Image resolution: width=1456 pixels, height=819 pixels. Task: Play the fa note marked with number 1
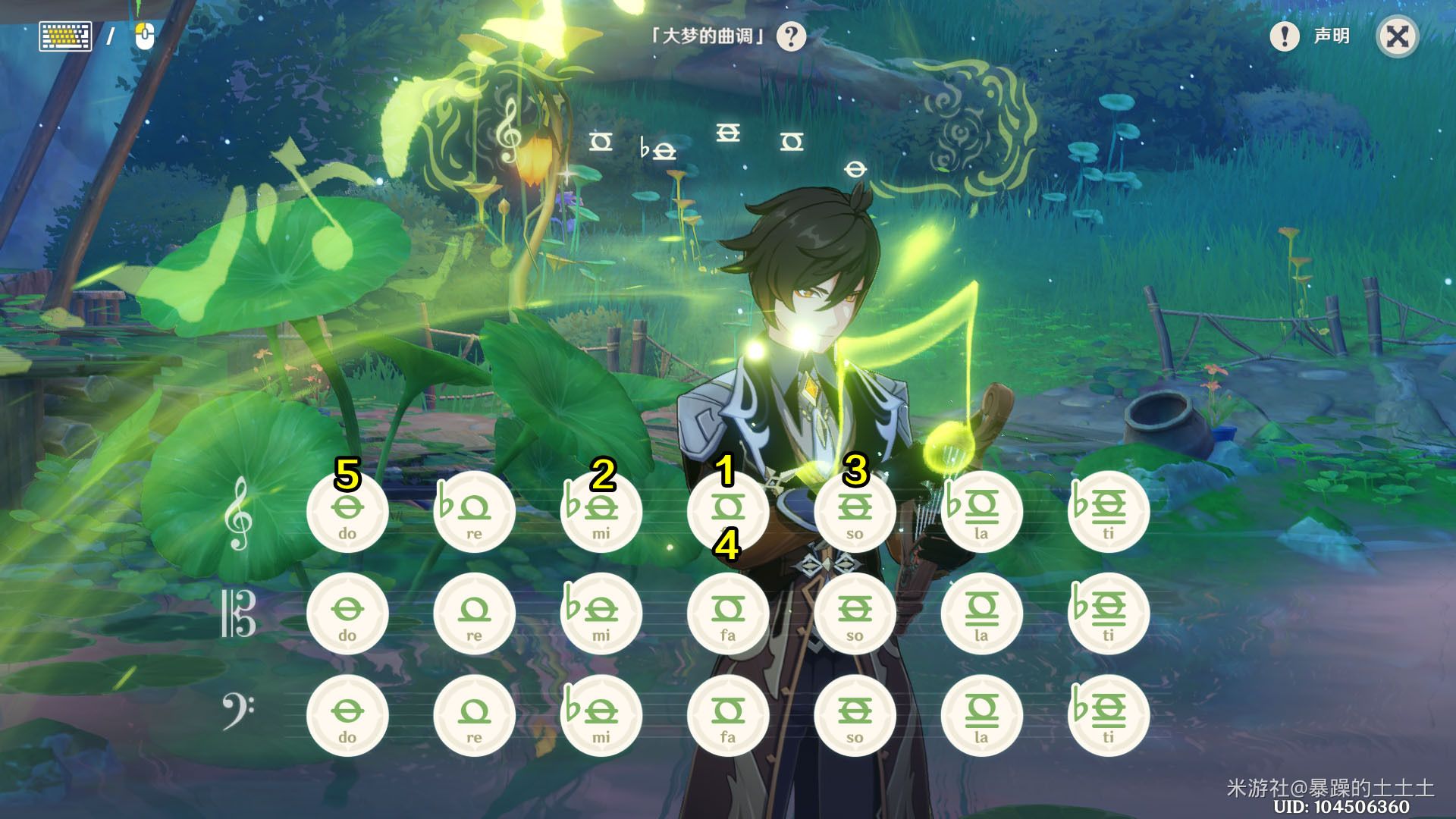coord(727,512)
